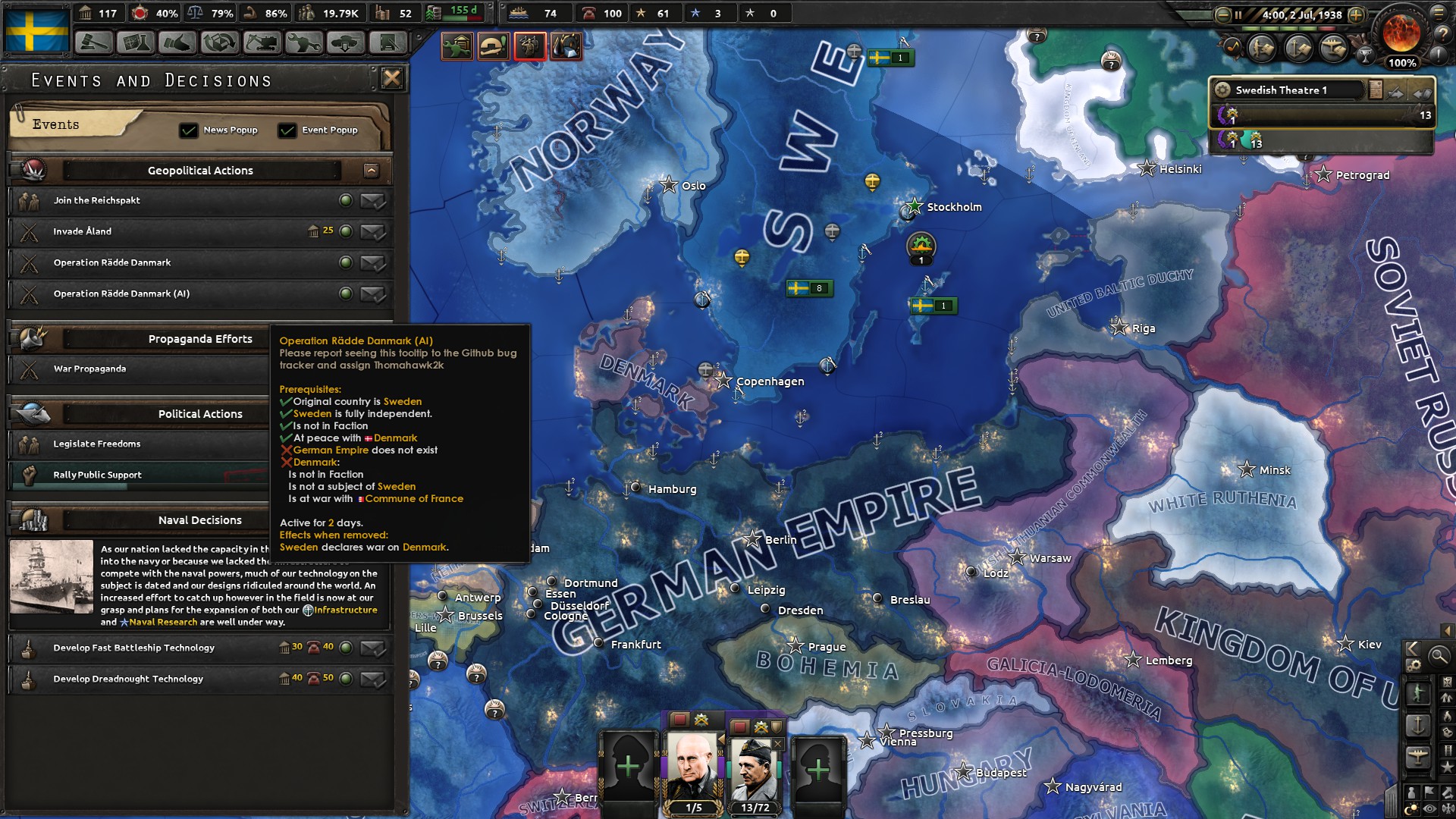This screenshot has height=819, width=1456.
Task: Collapse the Geopolitical Actions section
Action: tap(371, 170)
